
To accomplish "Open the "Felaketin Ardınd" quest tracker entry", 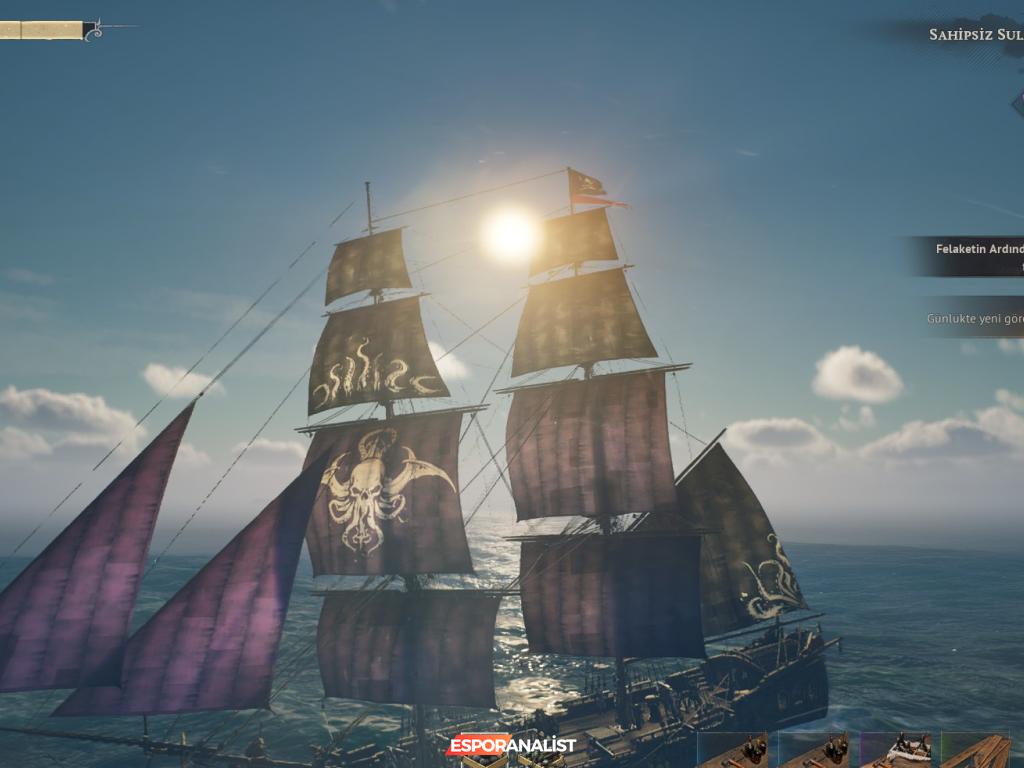I will (975, 256).
